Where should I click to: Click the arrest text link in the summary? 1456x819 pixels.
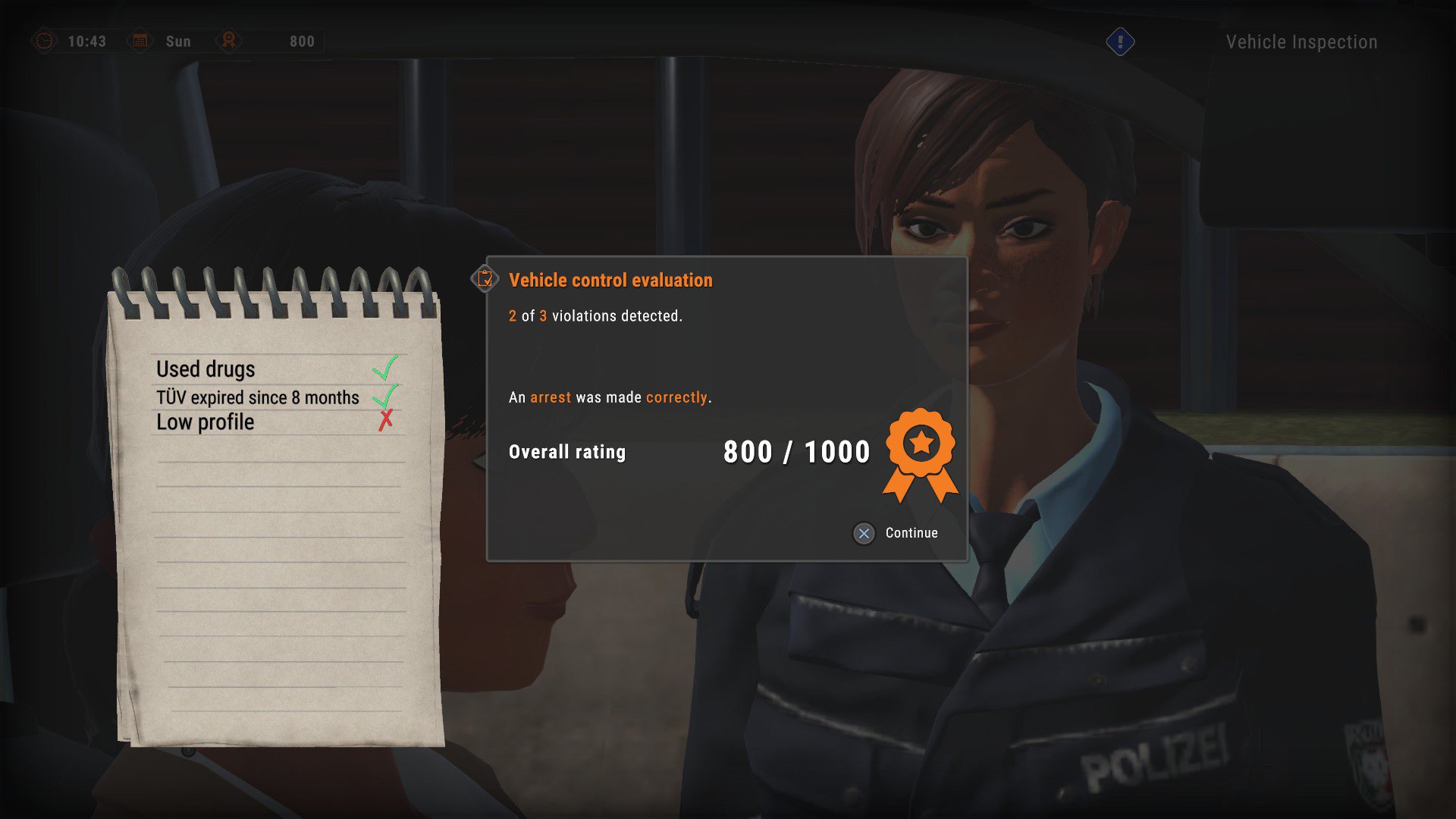(552, 397)
